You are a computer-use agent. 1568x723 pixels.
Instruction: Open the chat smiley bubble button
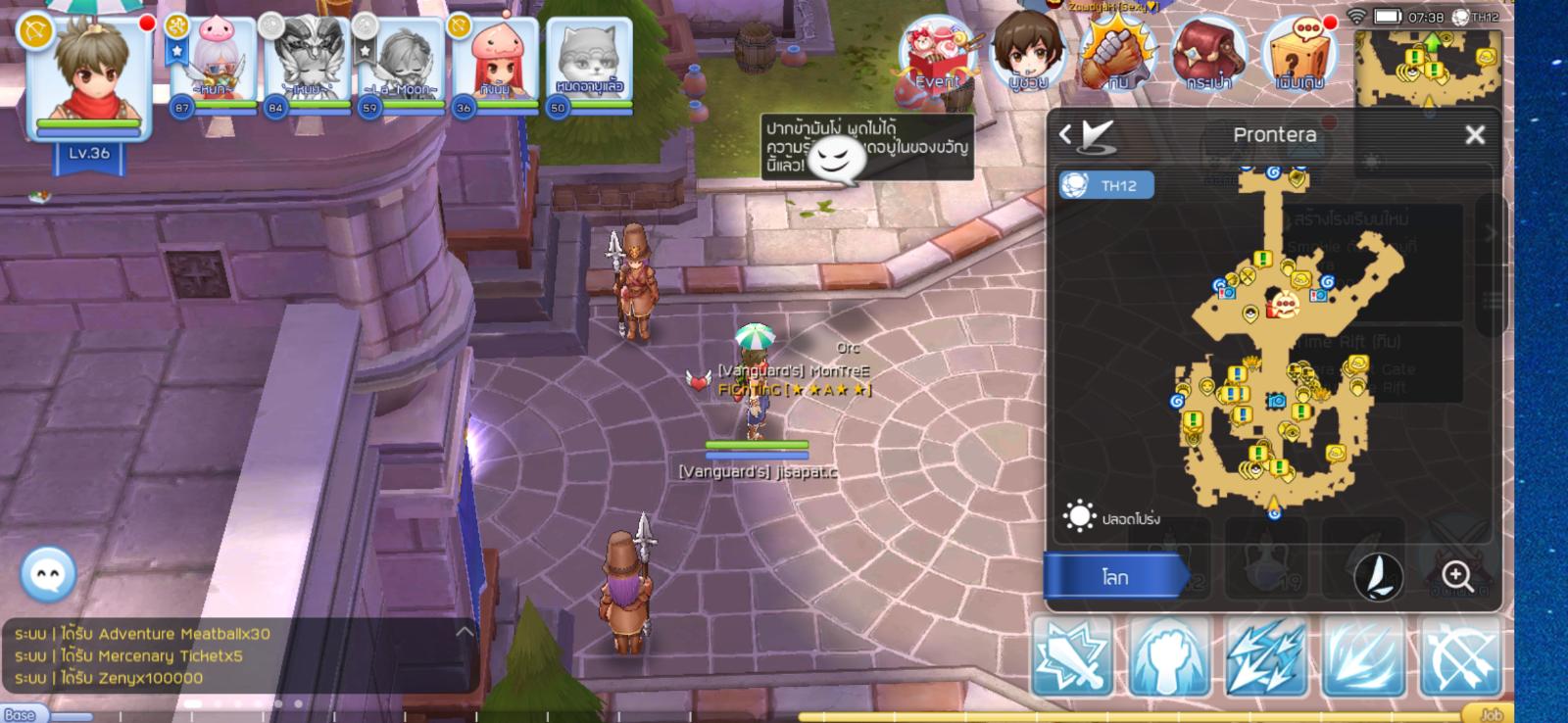(x=47, y=574)
